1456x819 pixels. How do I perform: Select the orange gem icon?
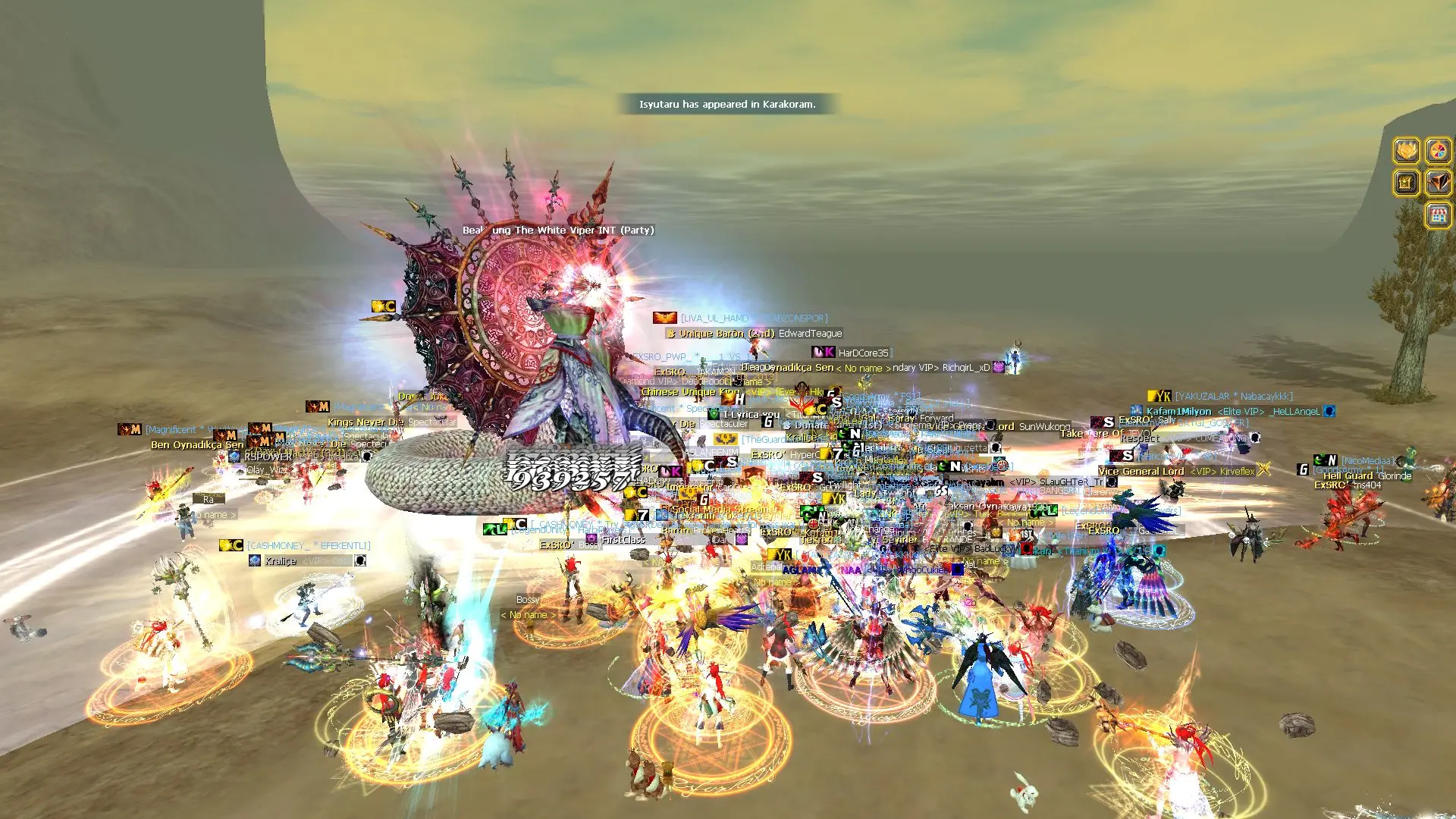(x=1439, y=183)
